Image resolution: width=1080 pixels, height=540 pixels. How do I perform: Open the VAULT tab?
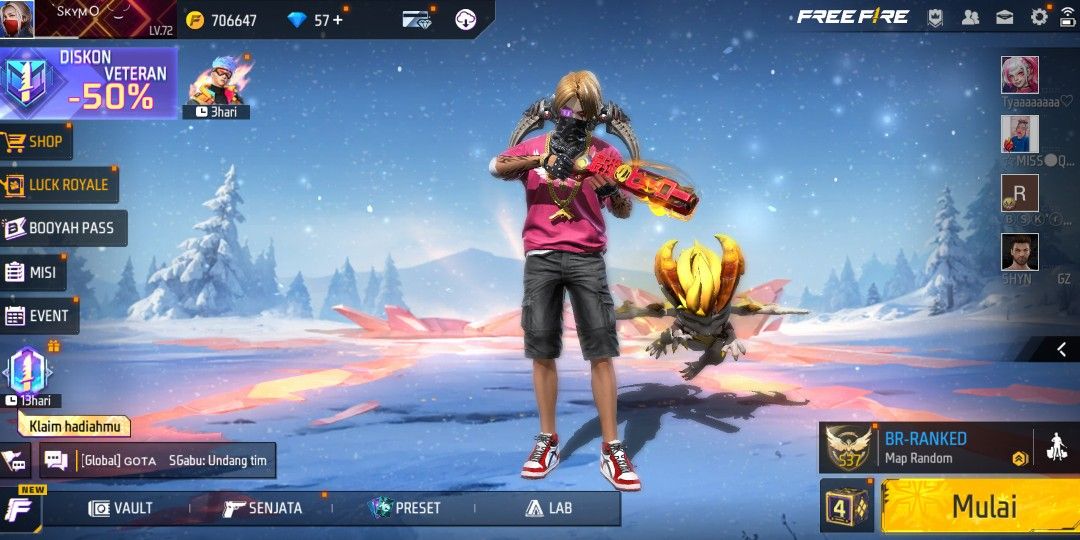tap(121, 508)
